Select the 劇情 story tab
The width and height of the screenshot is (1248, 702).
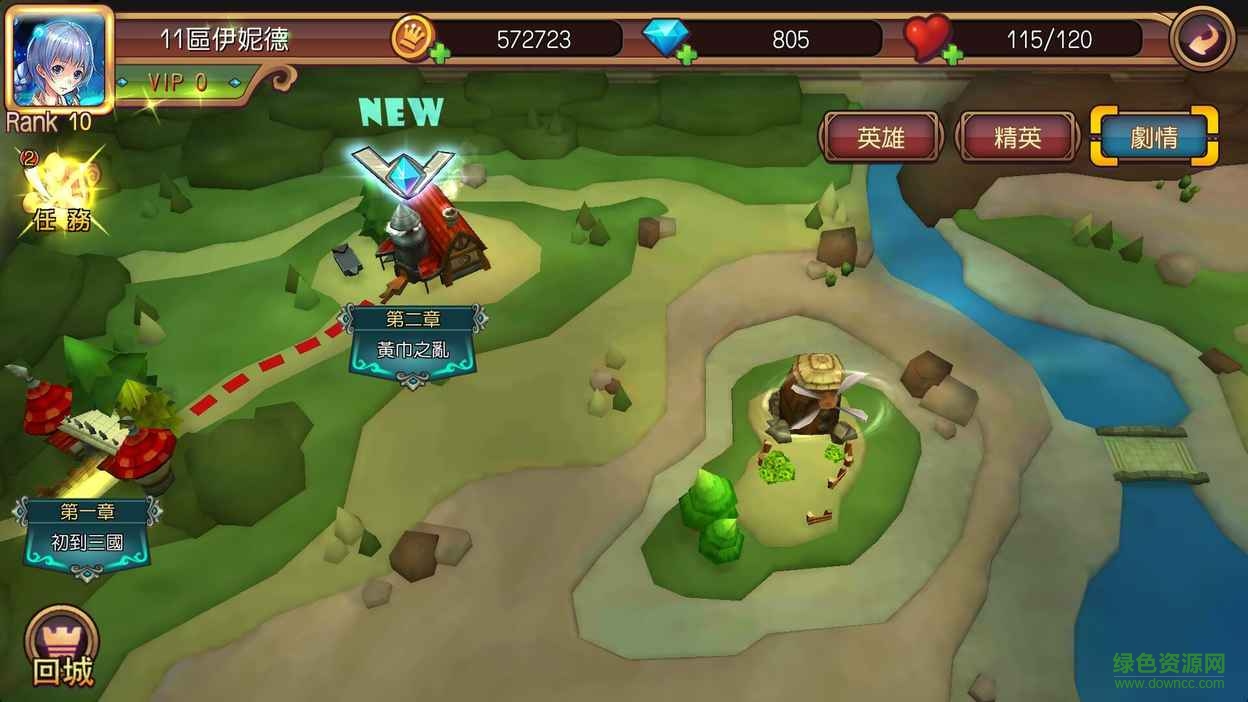[1154, 138]
